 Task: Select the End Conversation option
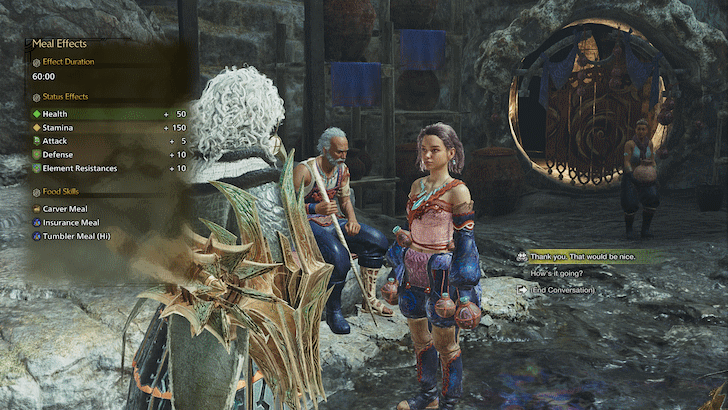click(x=563, y=290)
